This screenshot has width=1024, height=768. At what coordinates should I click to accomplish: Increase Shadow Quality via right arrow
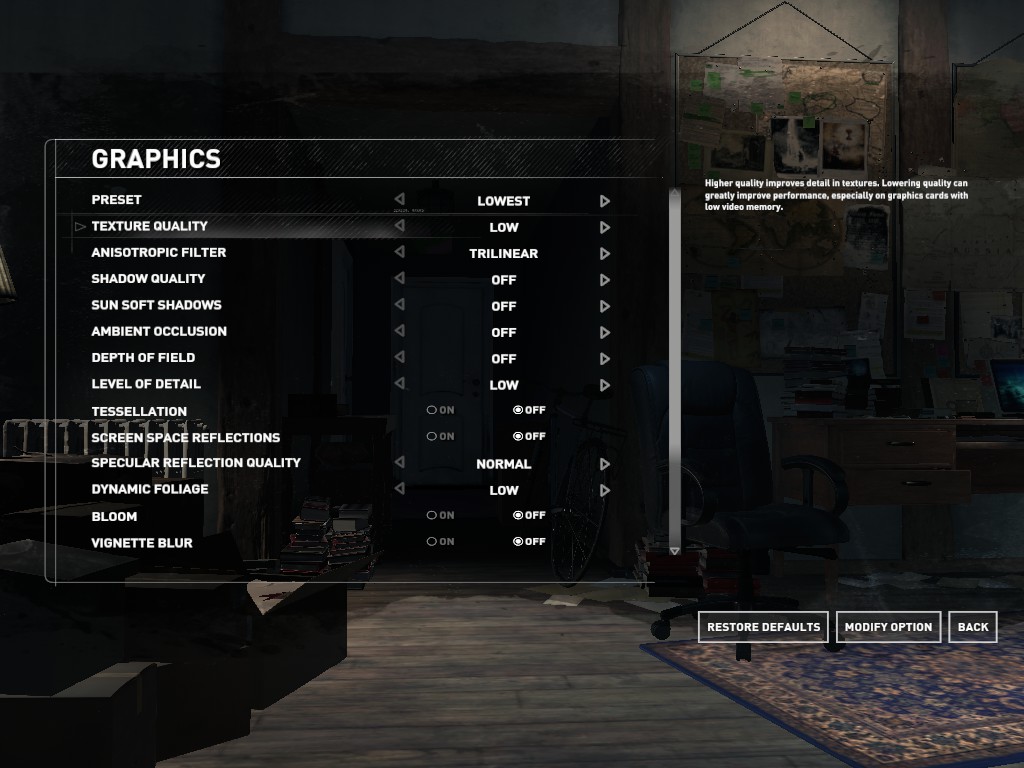coord(605,280)
